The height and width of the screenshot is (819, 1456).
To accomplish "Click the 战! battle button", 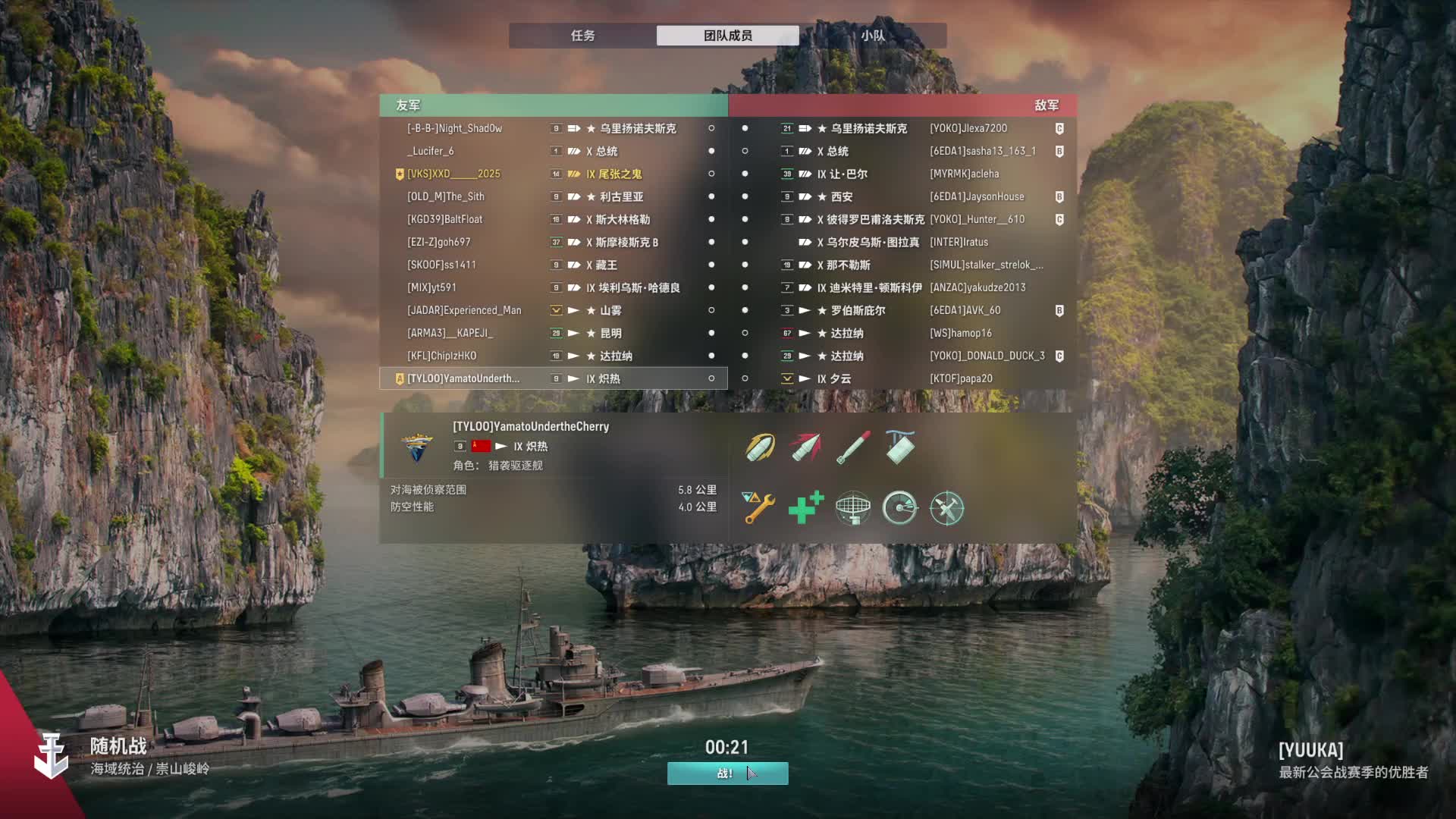I will tap(727, 773).
